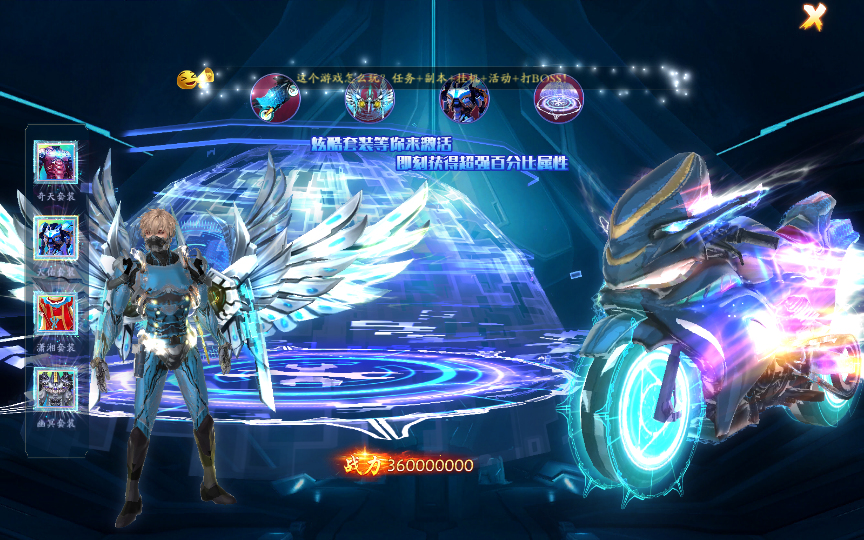
Task: Close the costume set window
Action: pos(814,17)
